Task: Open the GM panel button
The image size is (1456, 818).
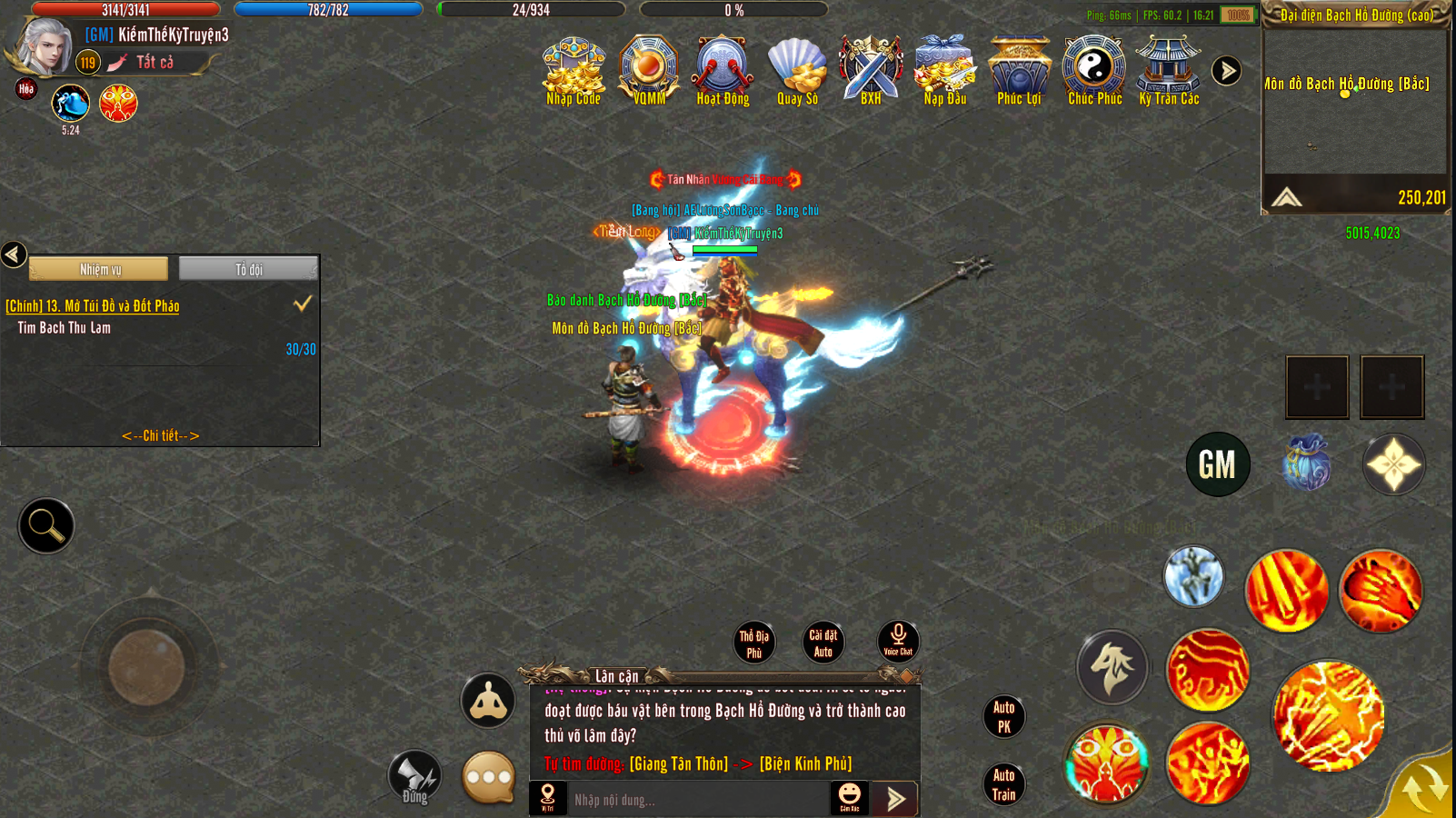Action: 1217,464
